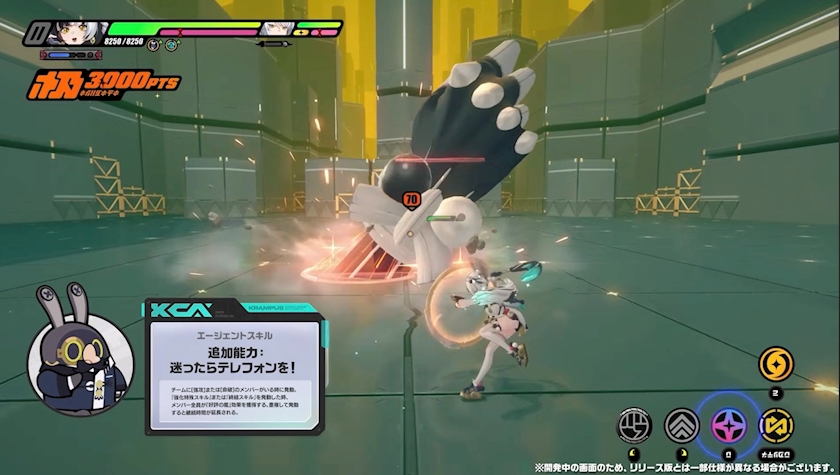Viewport: 840px width, 475px height.
Task: Unleash the orange star ultimate skill
Action: click(775, 364)
